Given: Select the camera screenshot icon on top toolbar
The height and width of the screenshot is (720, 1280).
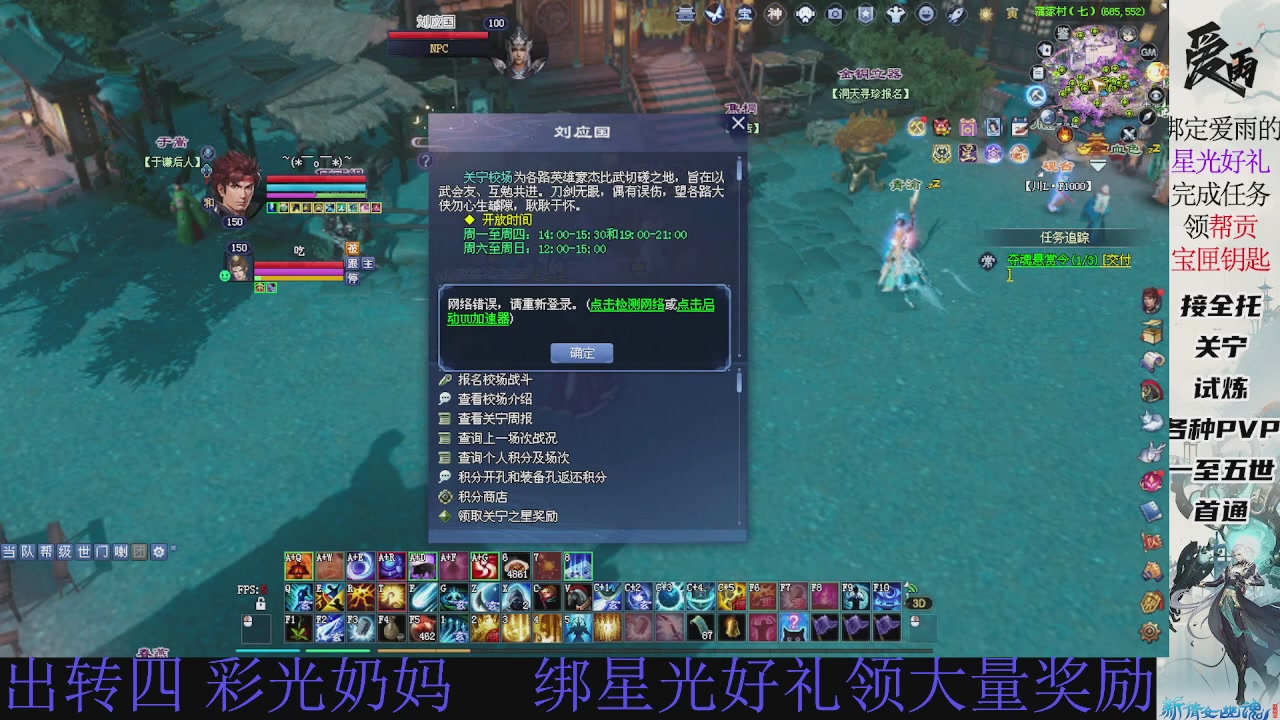Looking at the screenshot, I should pyautogui.click(x=834, y=13).
